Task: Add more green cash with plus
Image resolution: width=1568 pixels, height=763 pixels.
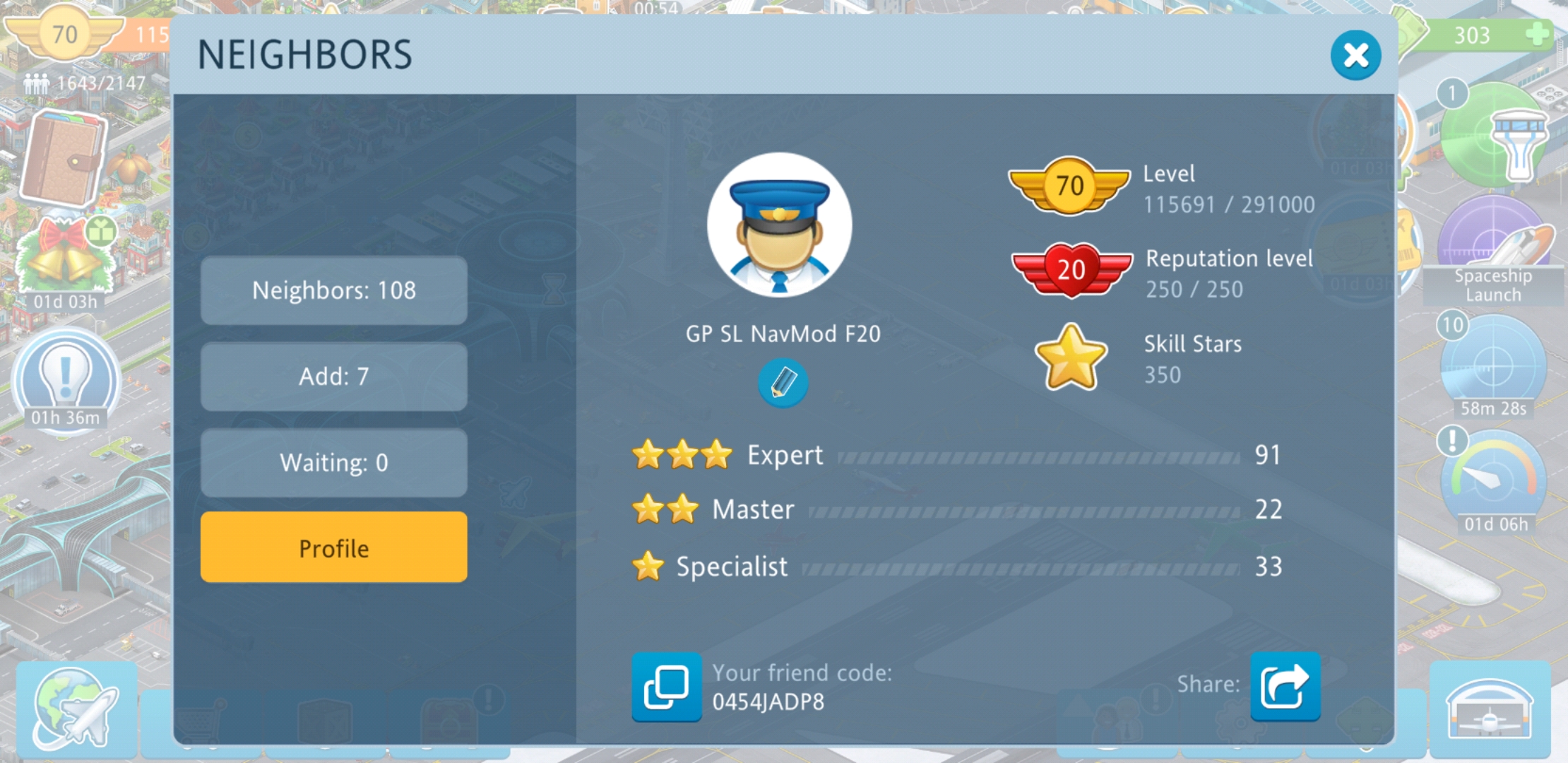Action: (1537, 35)
